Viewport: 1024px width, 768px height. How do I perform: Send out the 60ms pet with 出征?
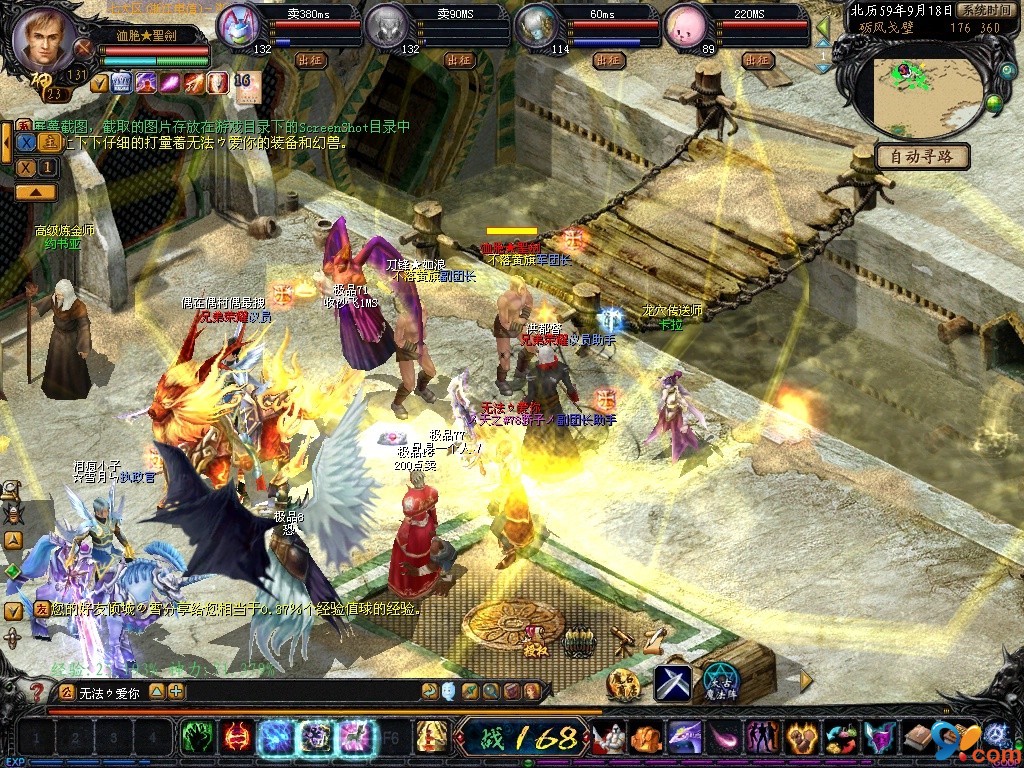(608, 60)
